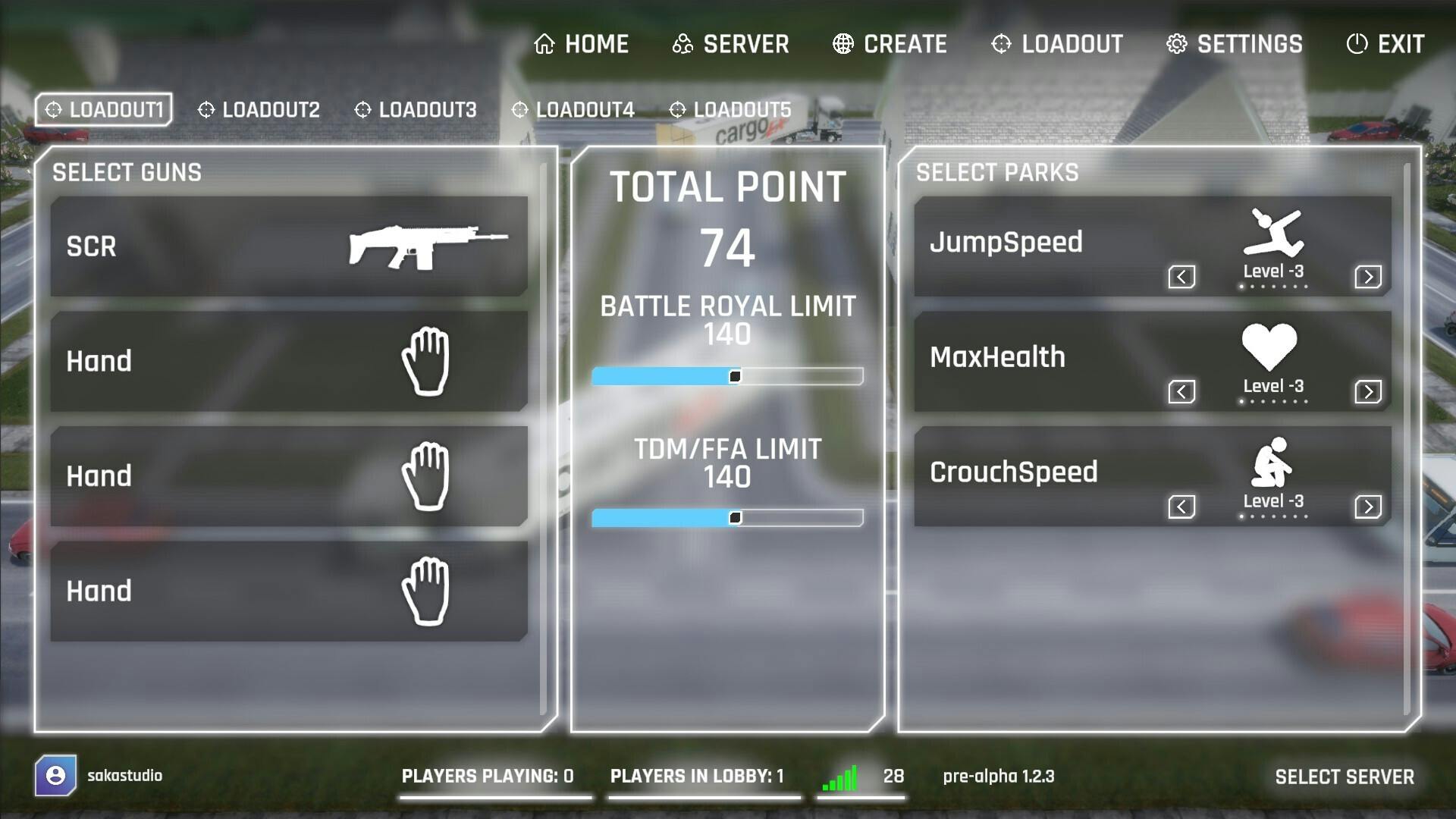
Task: Select the SCR rifle gun slot
Action: point(289,246)
